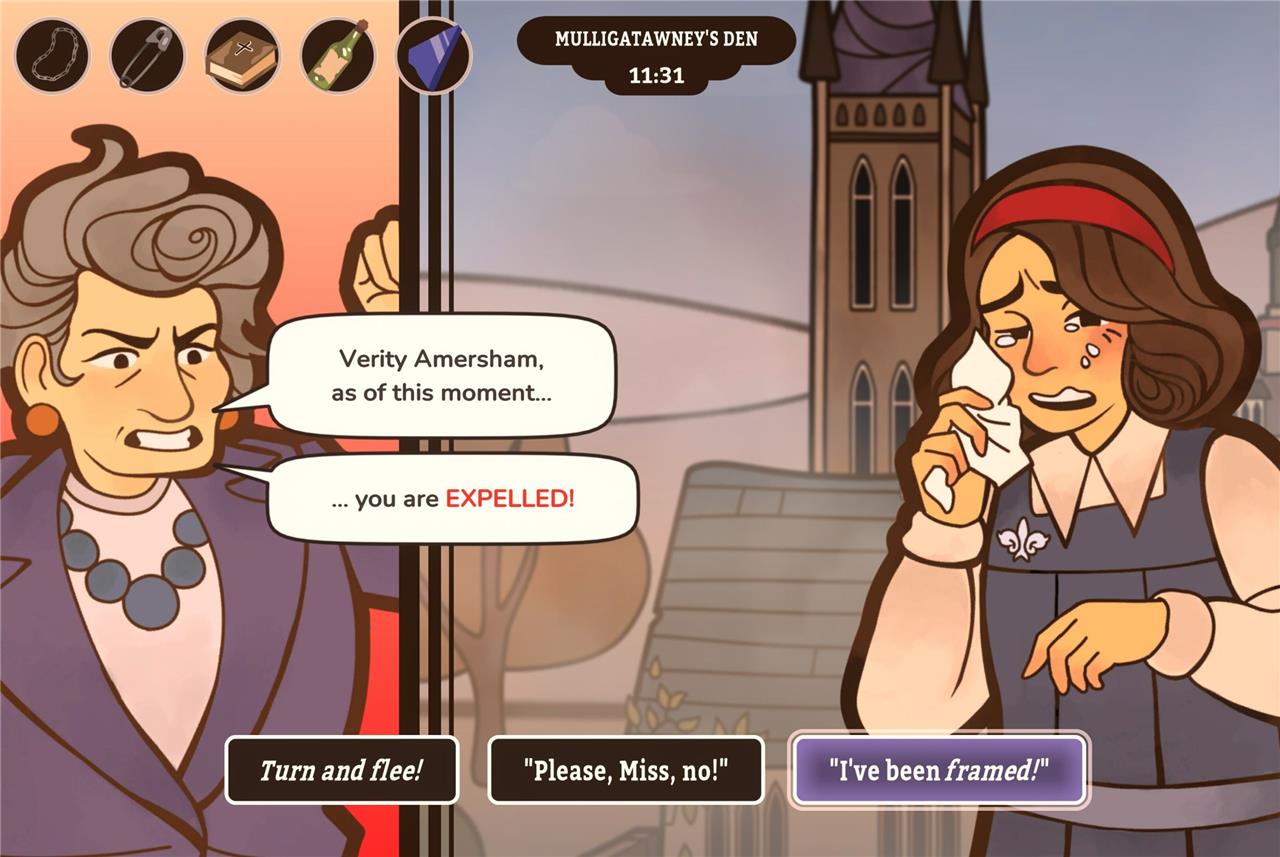Image resolution: width=1280 pixels, height=857 pixels.
Task: Choose the purple striped cloth item
Action: click(434, 56)
